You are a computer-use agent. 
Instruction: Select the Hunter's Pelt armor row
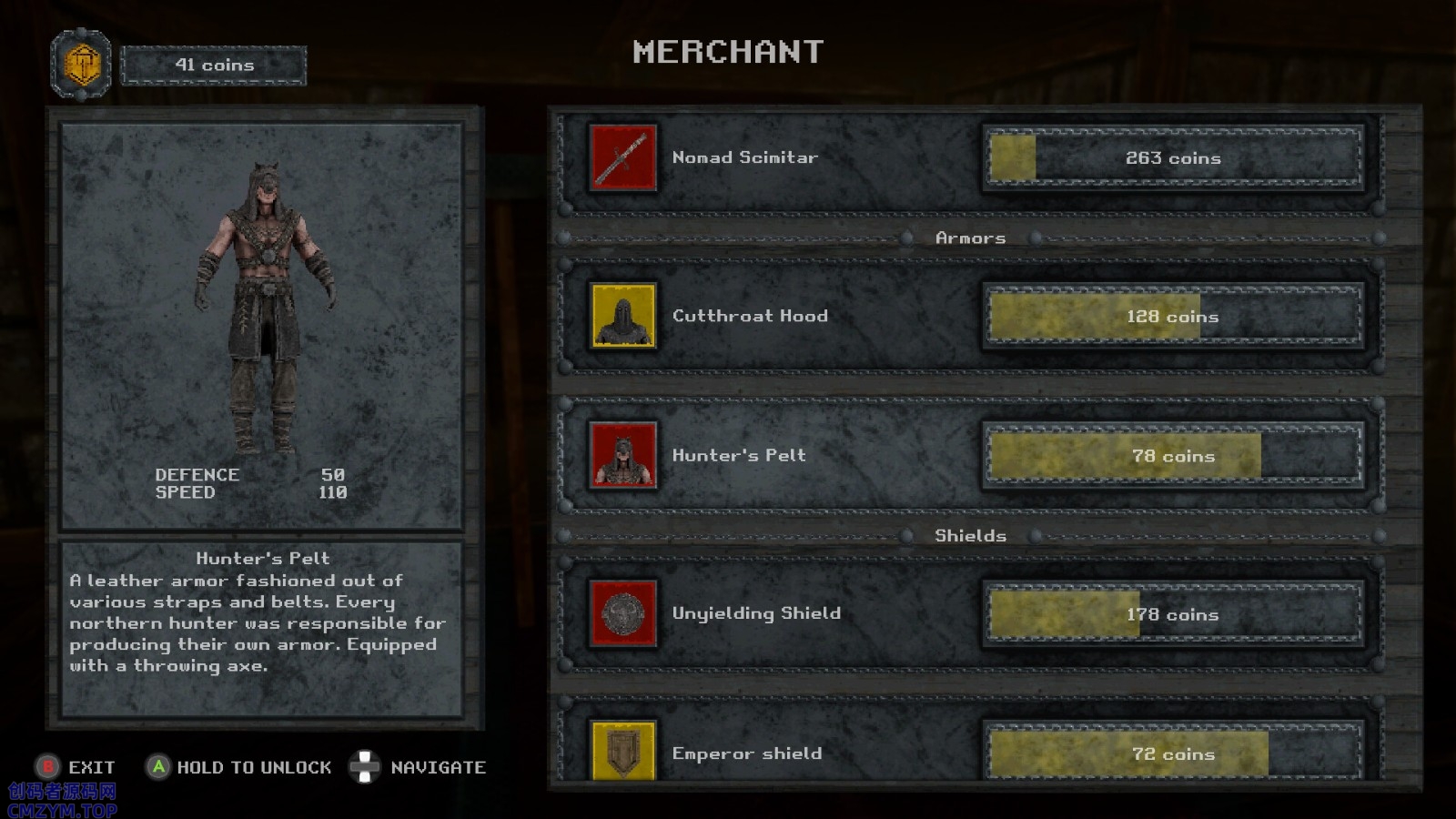(739, 455)
